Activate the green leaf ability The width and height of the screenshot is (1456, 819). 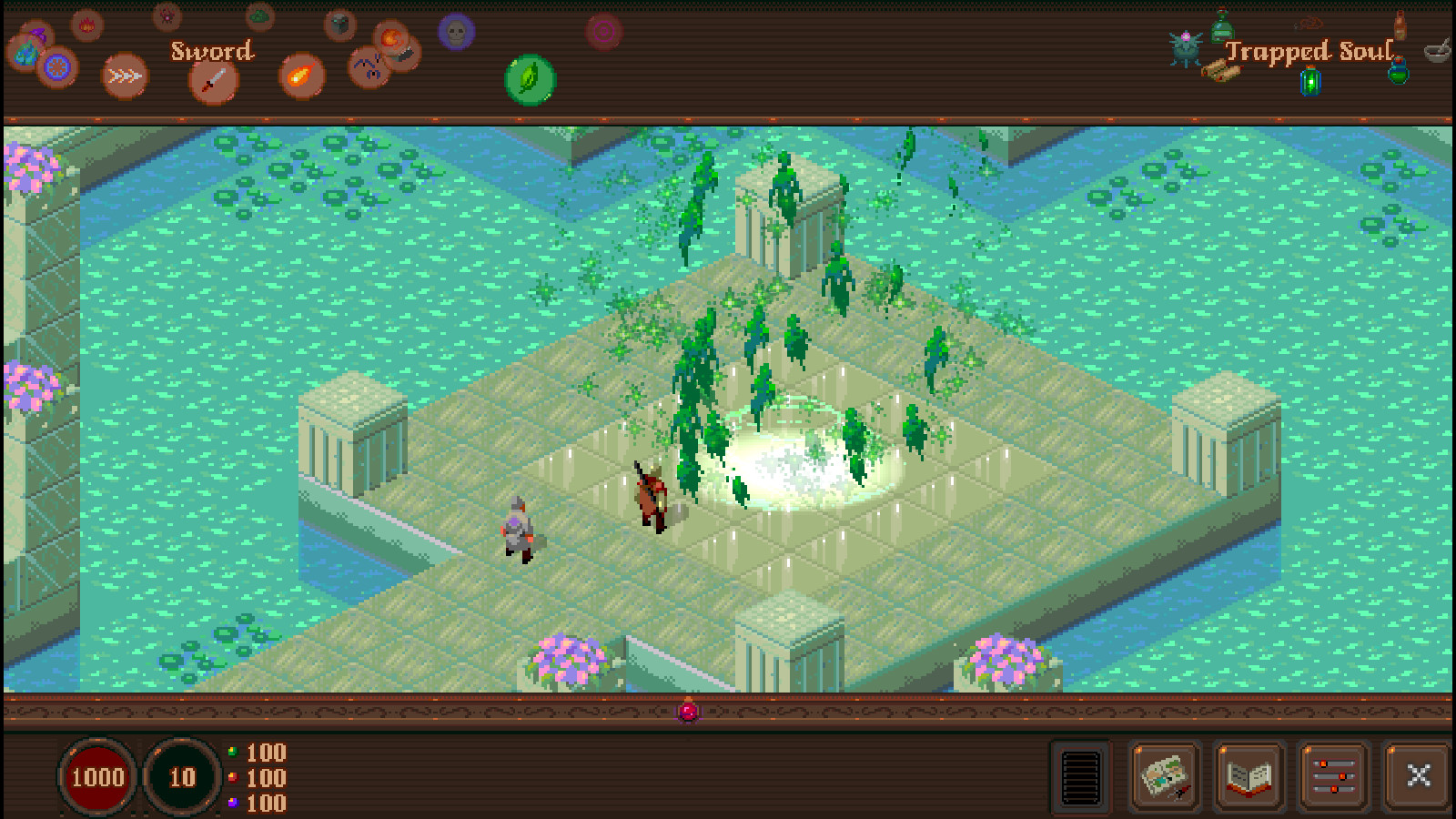[530, 79]
